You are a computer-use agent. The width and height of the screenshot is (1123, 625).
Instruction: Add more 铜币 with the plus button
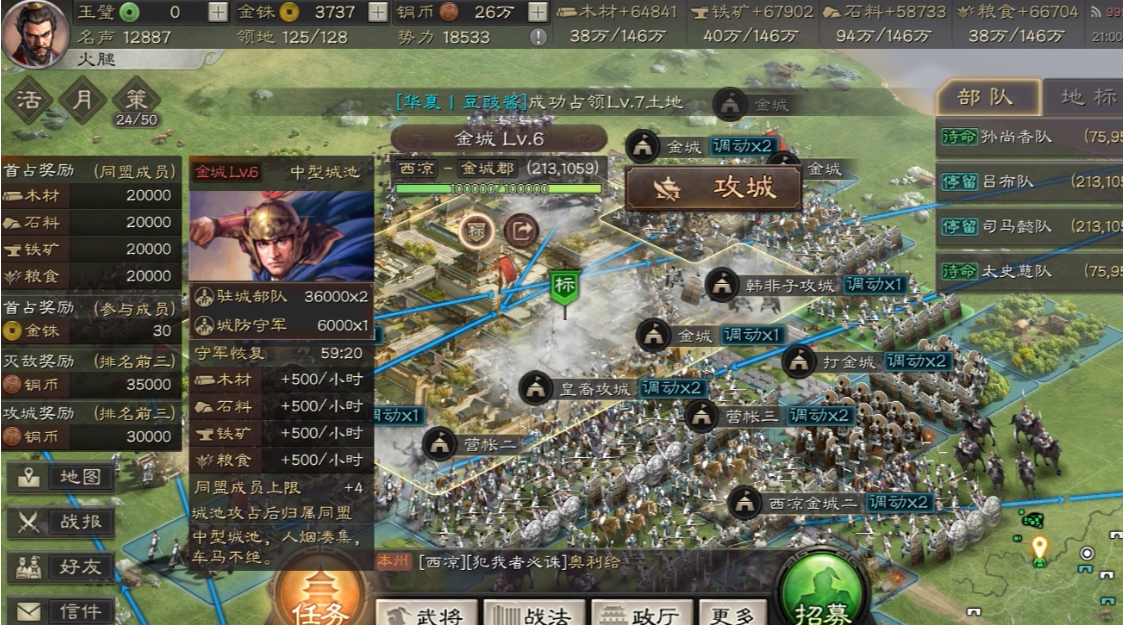pos(538,12)
